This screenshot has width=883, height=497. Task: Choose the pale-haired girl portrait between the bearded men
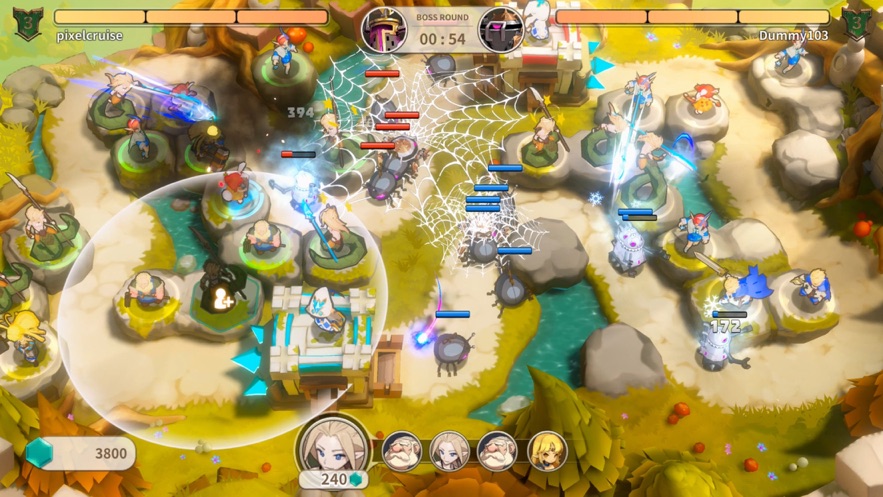pos(450,451)
